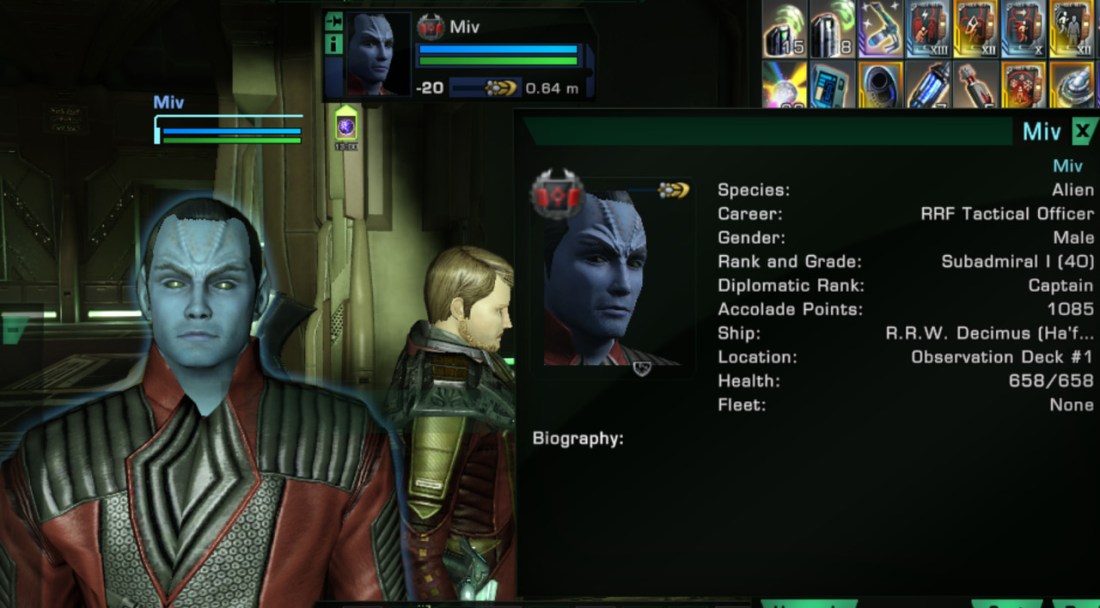Viewport: 1100px width, 608px height.
Task: Select the blue energy cell item slot
Action: 929,84
